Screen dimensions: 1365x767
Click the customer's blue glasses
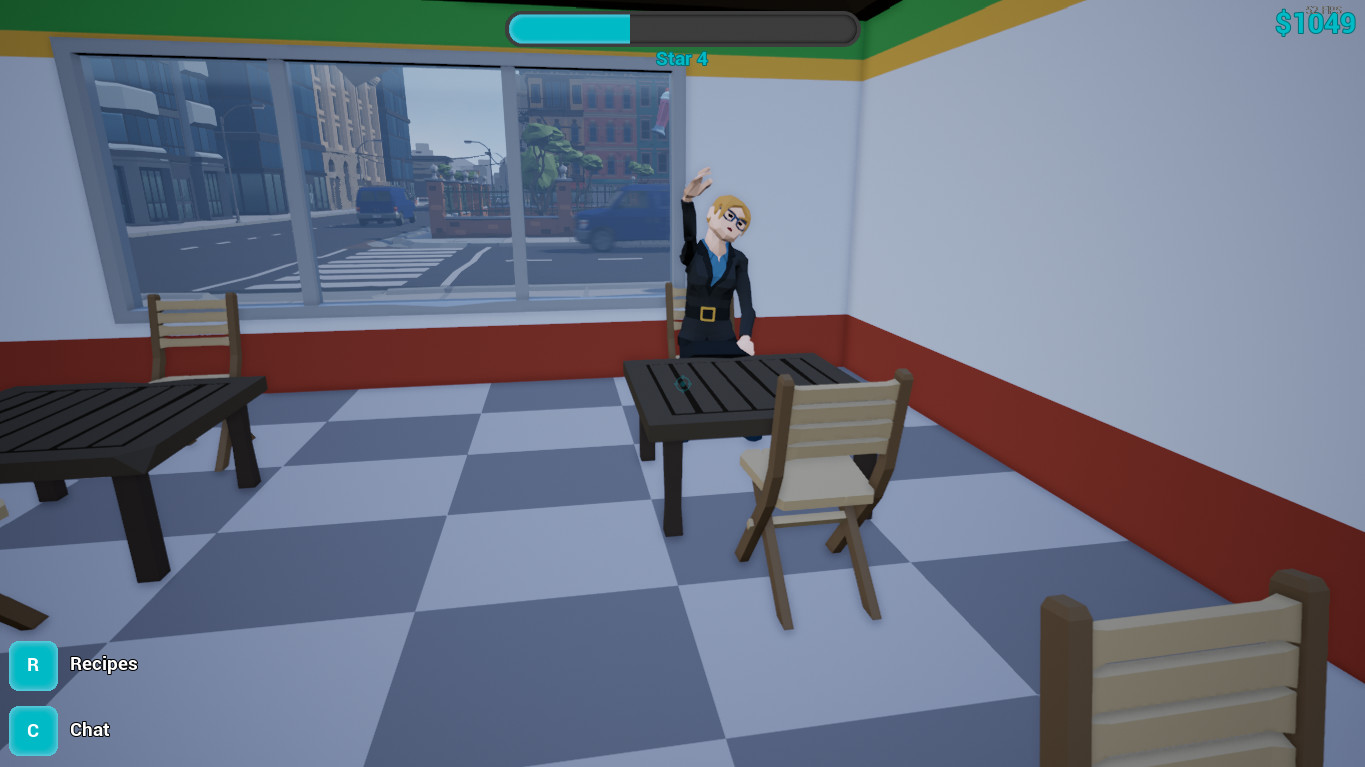pos(735,222)
